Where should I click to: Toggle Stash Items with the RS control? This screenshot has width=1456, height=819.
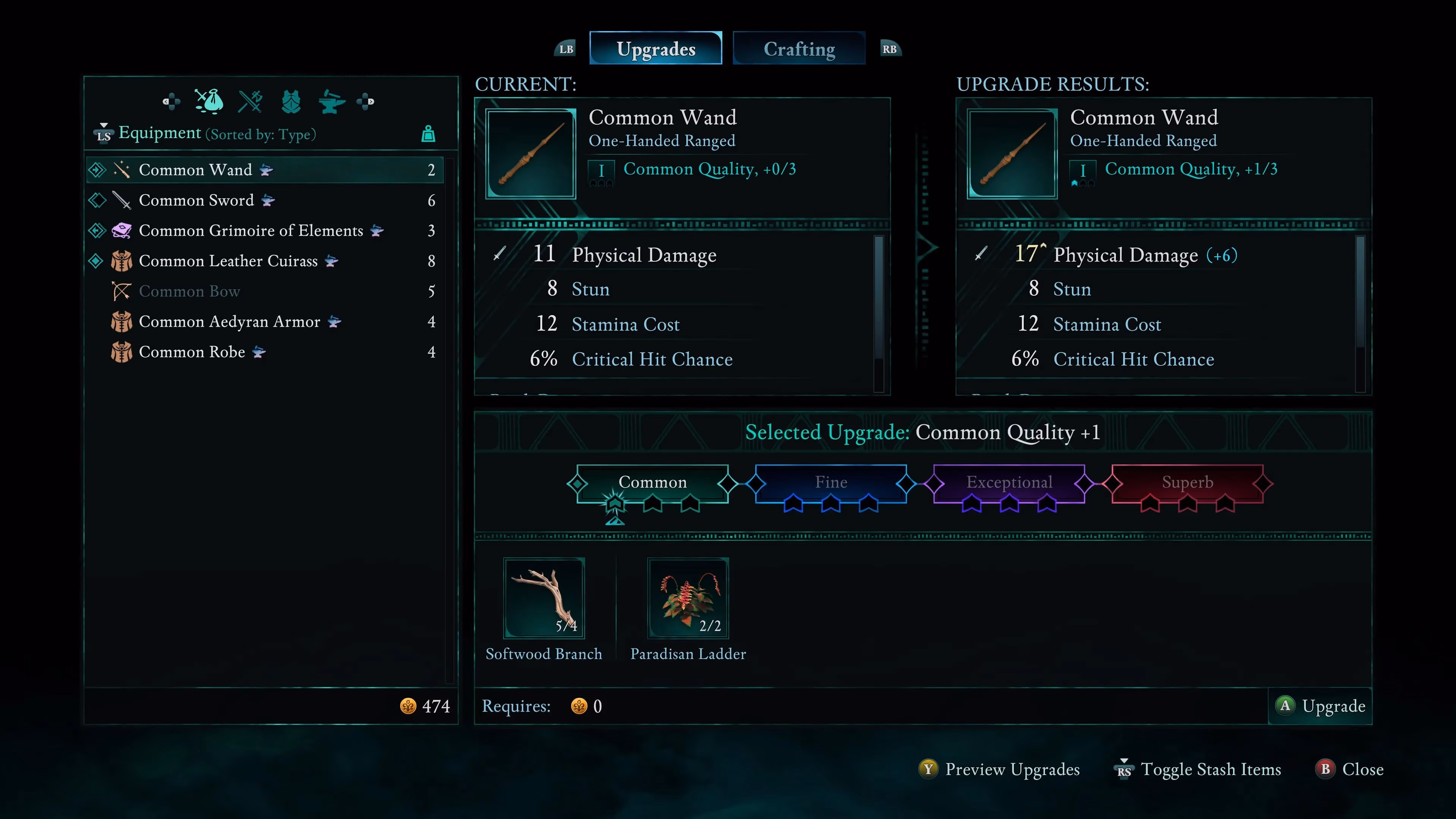point(1125,769)
